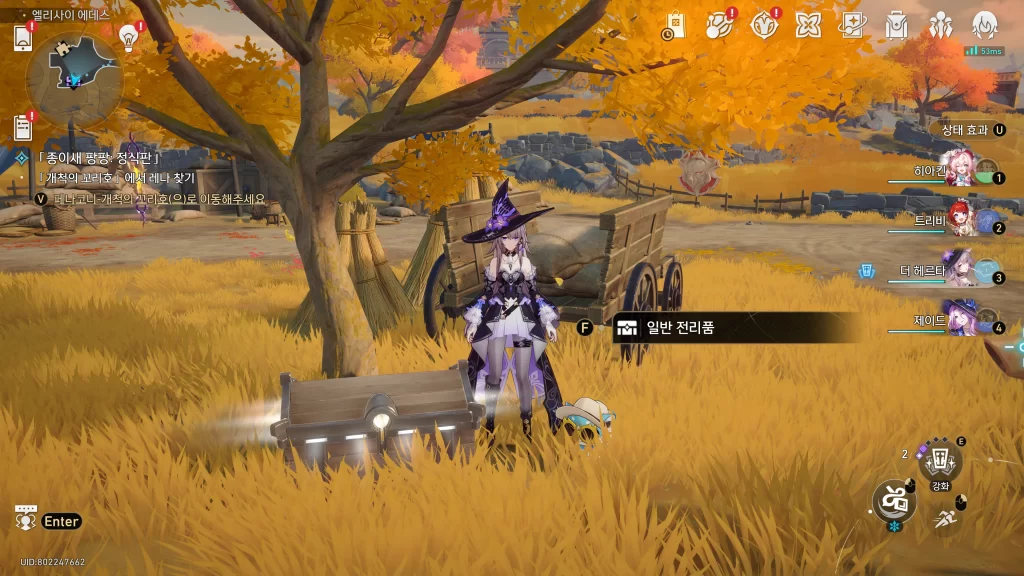Switch to party member 히아킨
Viewport: 1024px width, 576px height.
pos(960,169)
